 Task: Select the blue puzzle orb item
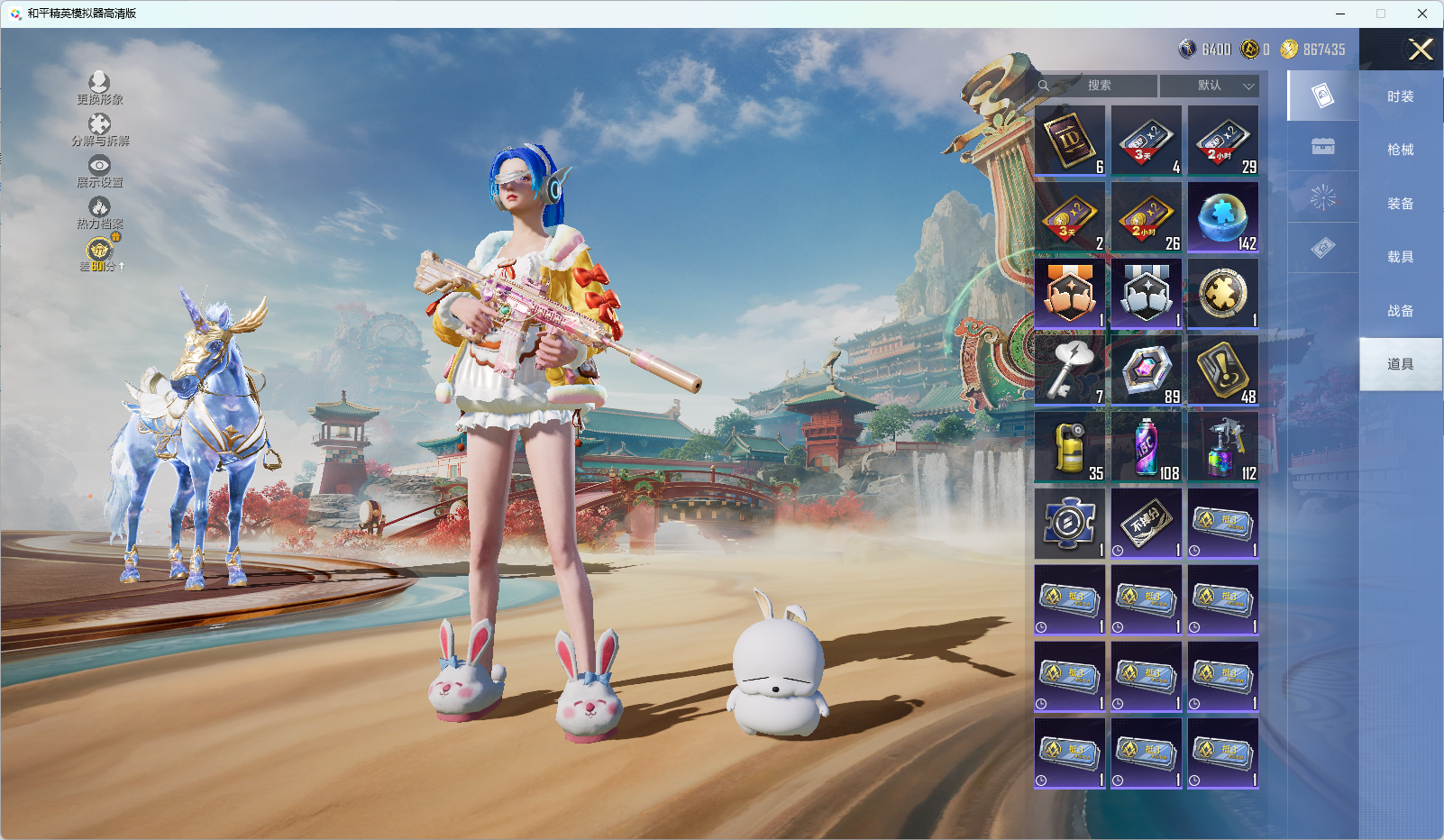pos(1223,217)
